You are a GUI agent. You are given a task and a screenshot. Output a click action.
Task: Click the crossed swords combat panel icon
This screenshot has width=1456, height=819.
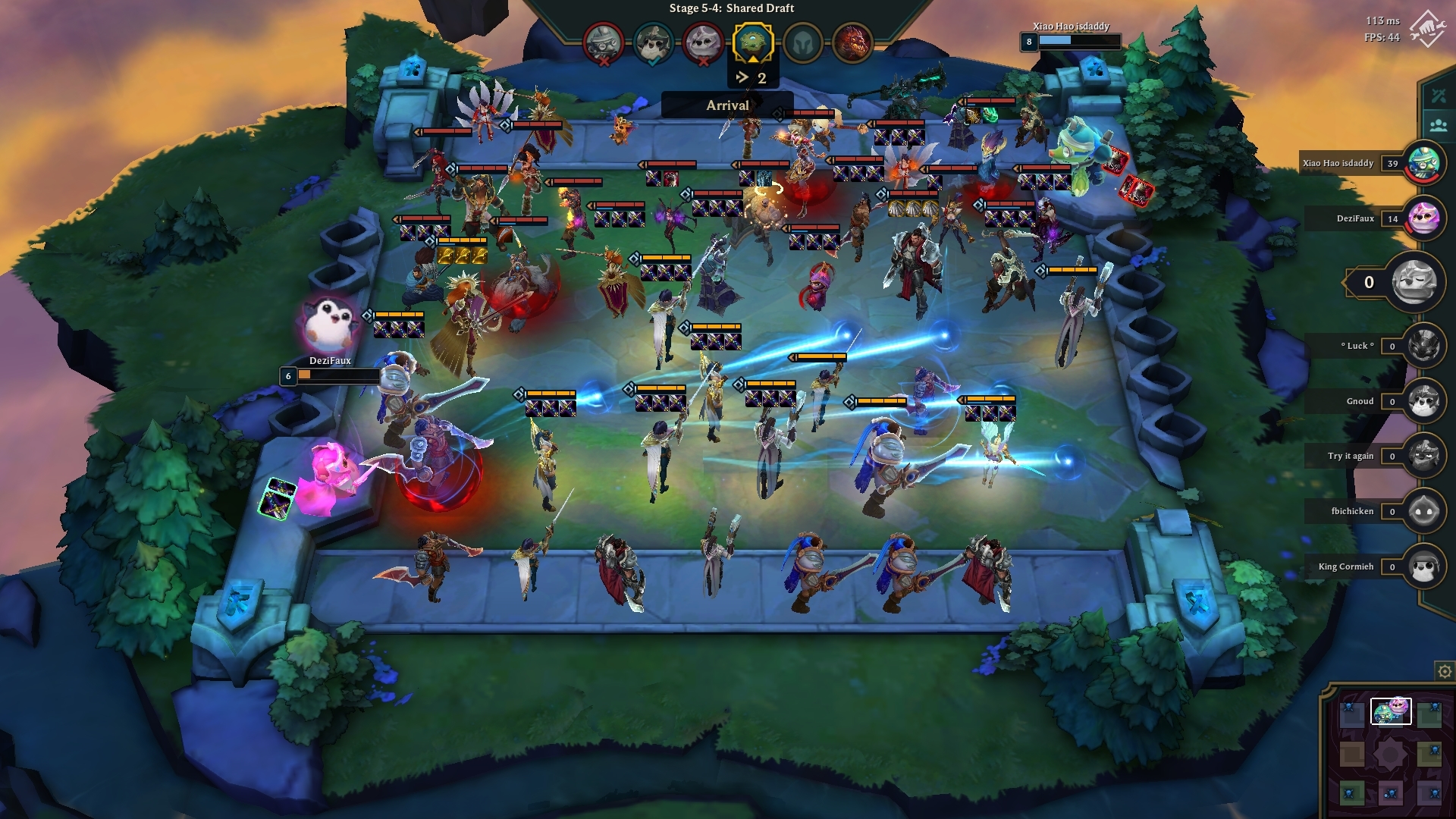1438,96
